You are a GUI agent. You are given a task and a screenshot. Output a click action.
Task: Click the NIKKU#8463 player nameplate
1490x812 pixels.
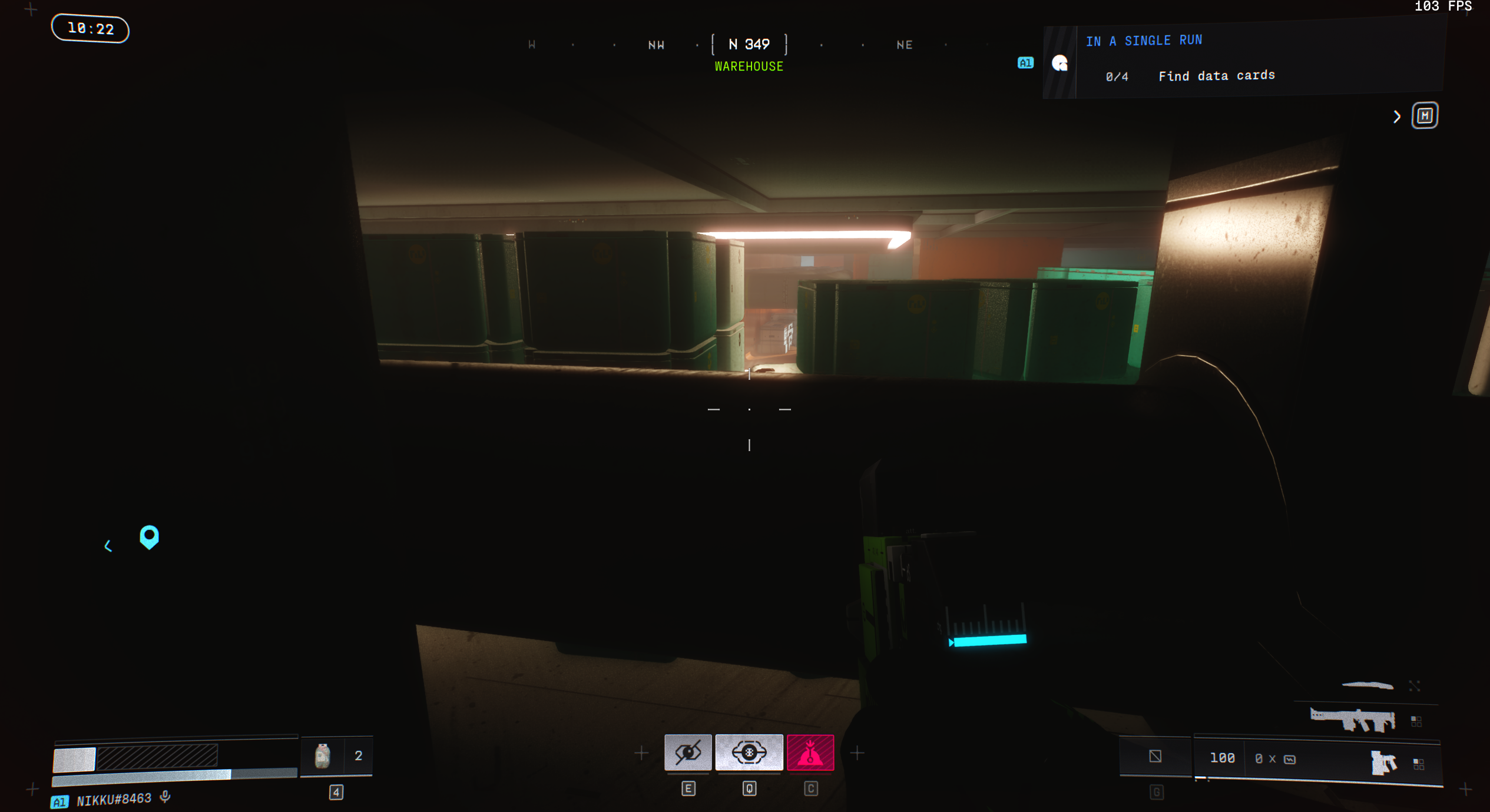tap(114, 799)
